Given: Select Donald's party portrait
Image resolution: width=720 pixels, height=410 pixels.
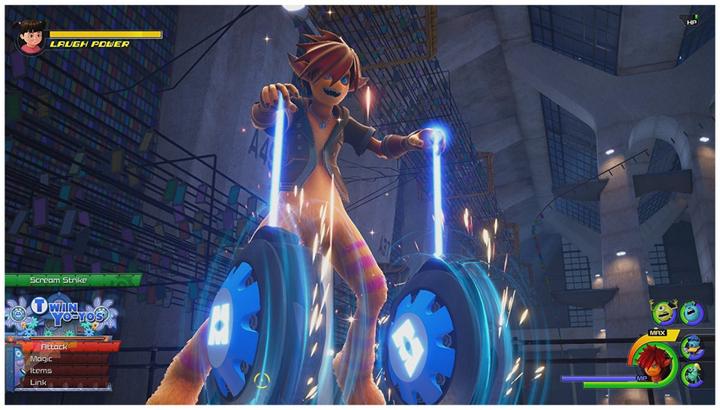Looking at the screenshot, I should (x=692, y=345).
